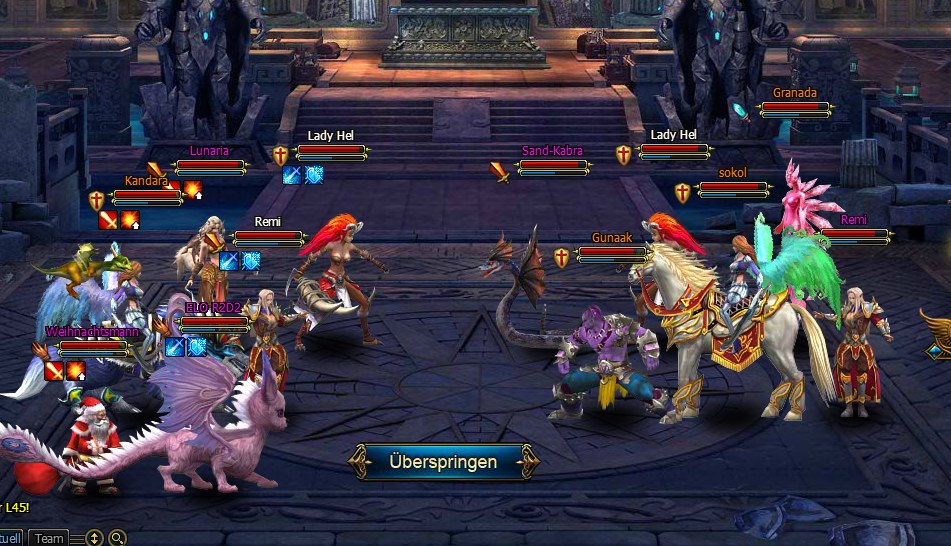Skip the battle with Überspringen
This screenshot has width=951, height=546.
(x=443, y=461)
